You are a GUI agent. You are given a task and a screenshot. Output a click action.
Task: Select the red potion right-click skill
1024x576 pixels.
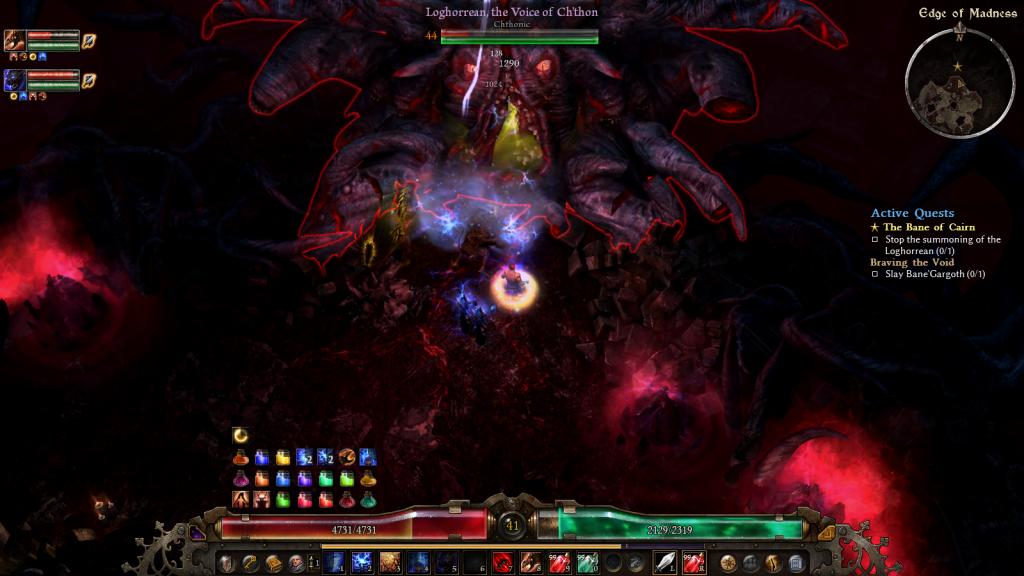[x=693, y=563]
